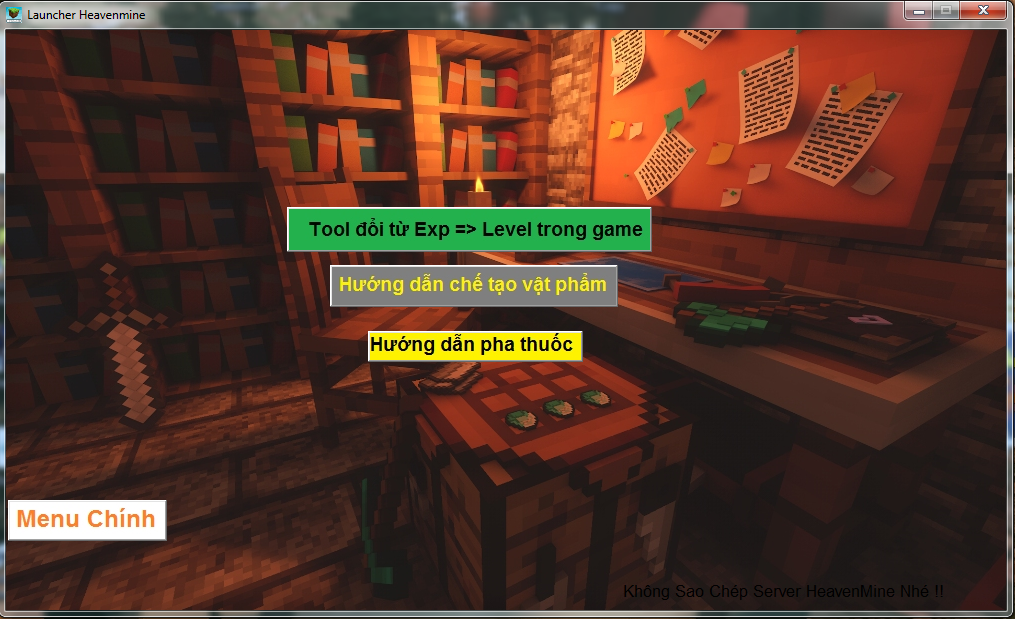This screenshot has height=619, width=1015.
Task: Open the Exp to Level conversion tool
Action: (x=469, y=230)
